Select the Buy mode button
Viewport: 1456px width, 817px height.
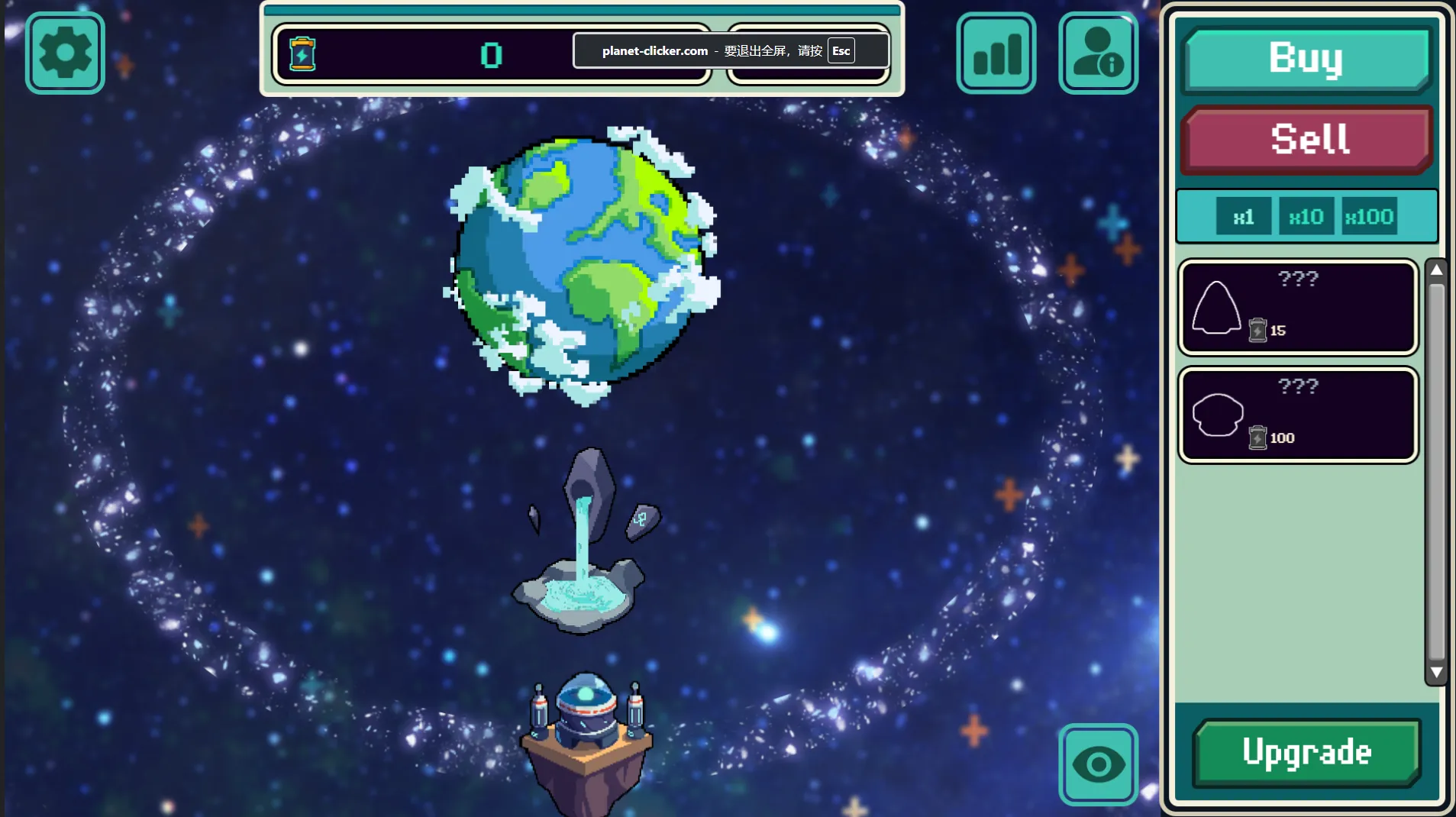[1306, 59]
